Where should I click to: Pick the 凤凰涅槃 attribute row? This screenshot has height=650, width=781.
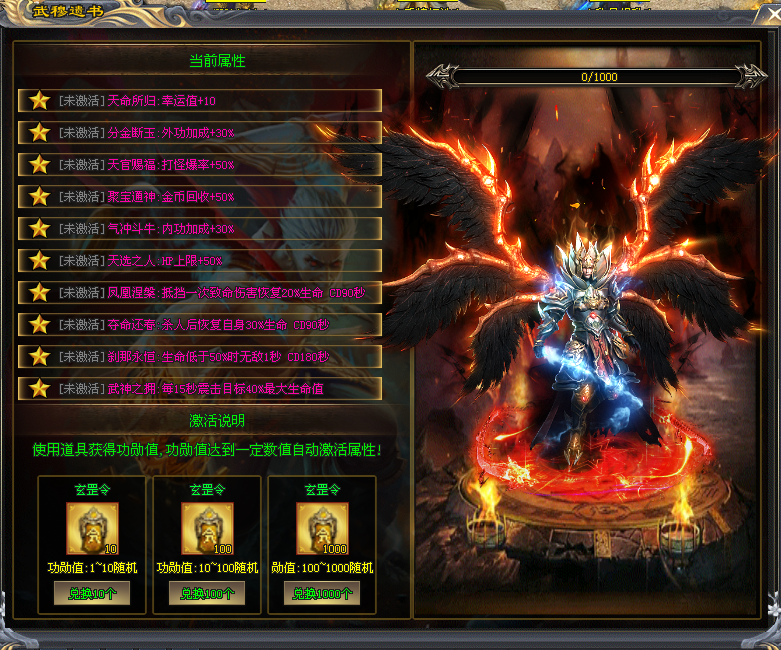tap(200, 292)
